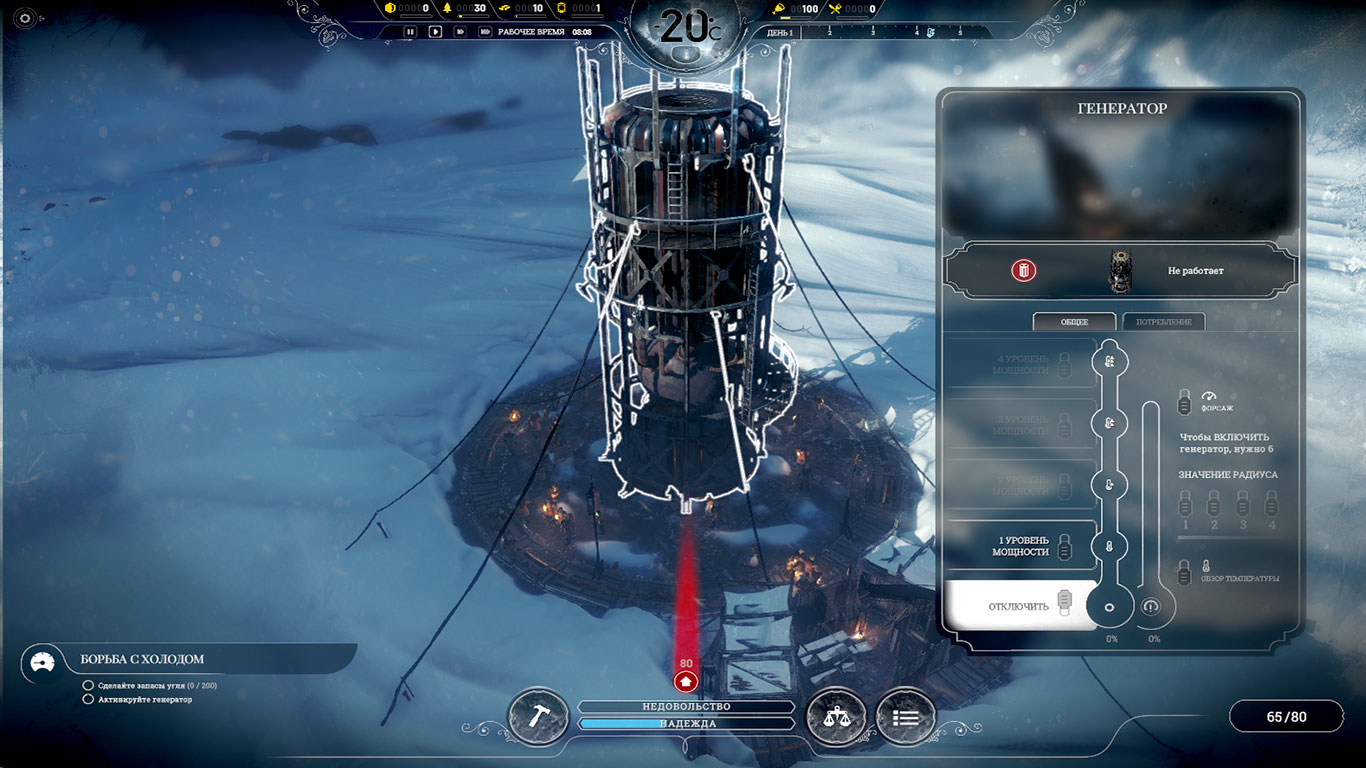Switch to fast-forward speed
This screenshot has height=768, width=1366.
(x=460, y=31)
